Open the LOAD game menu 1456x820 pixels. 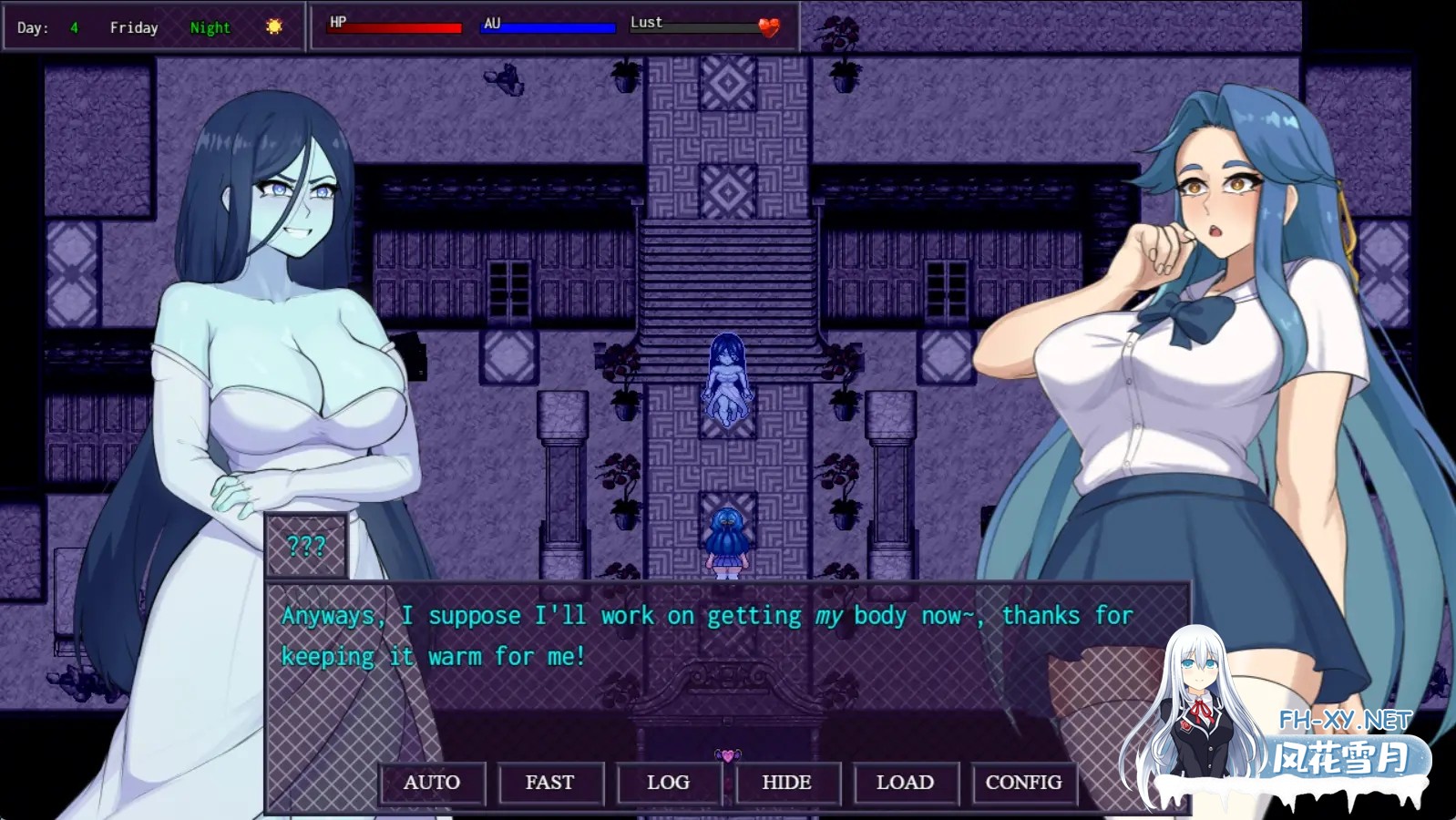905,783
